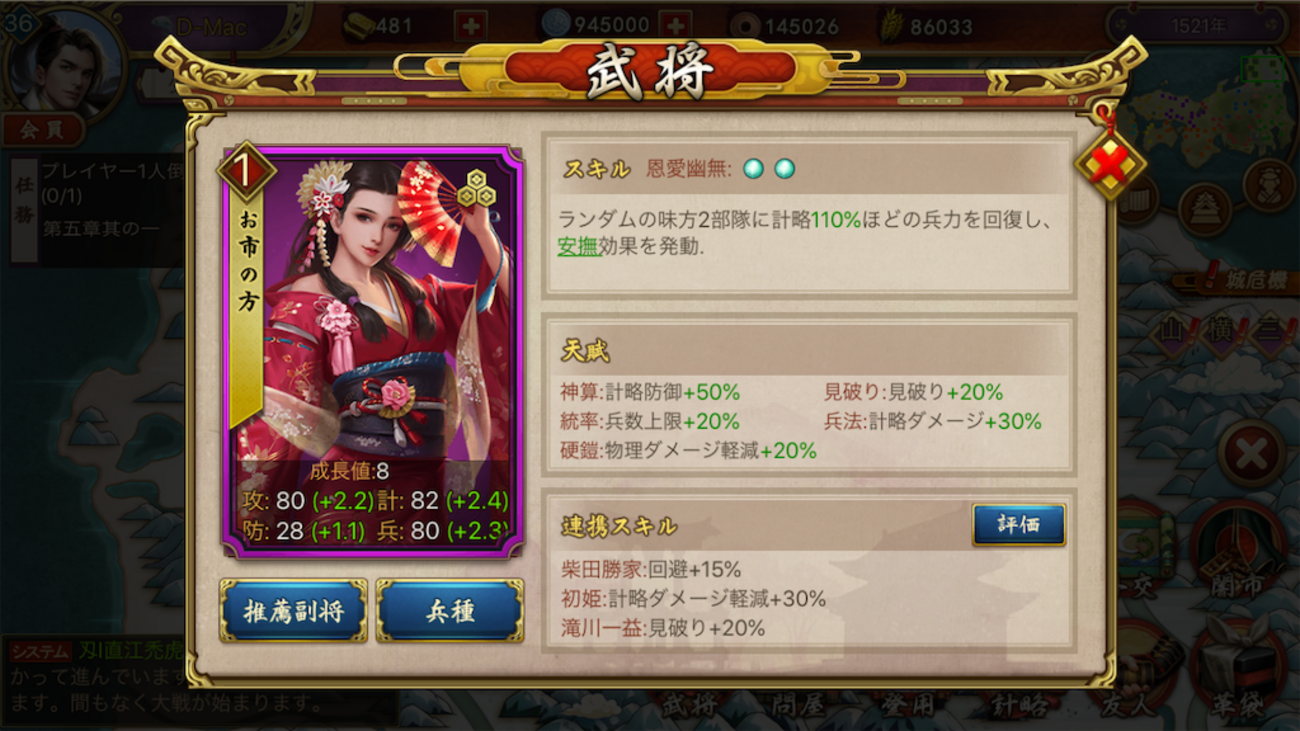Follow the green 安撫 effect link
The image size is (1300, 731).
[x=577, y=246]
